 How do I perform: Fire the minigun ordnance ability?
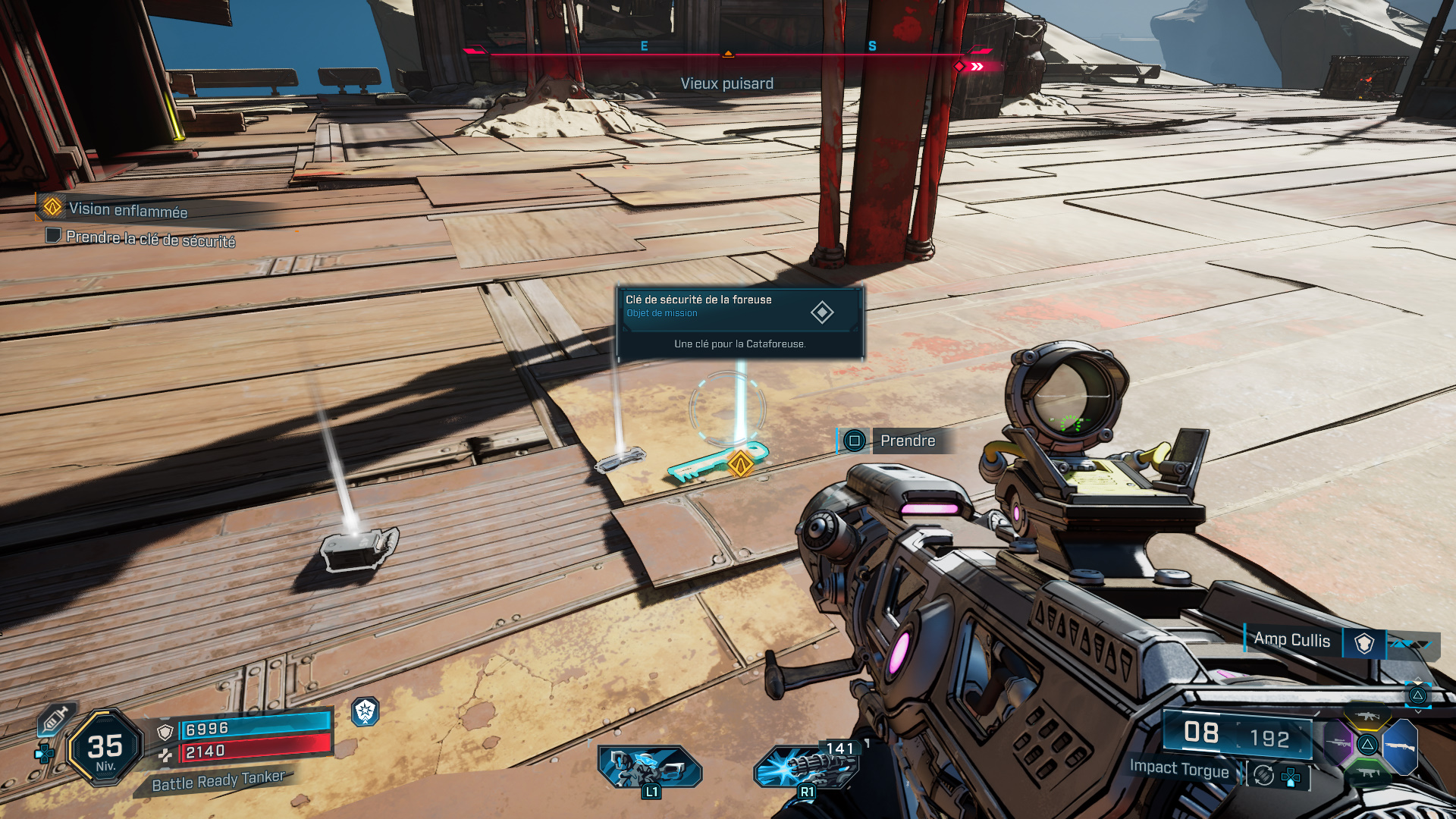[806, 767]
